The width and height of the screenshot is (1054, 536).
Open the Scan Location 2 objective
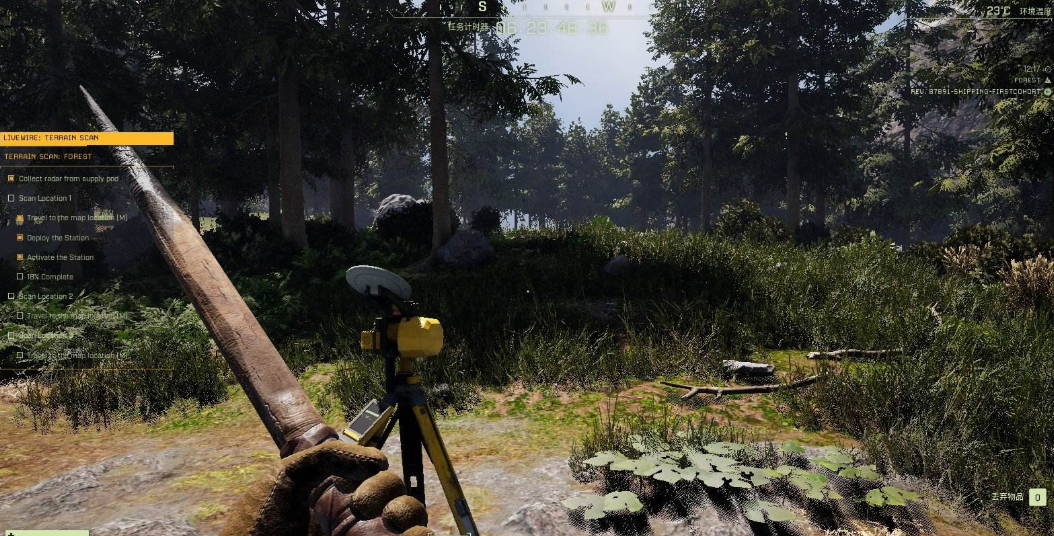click(x=46, y=296)
